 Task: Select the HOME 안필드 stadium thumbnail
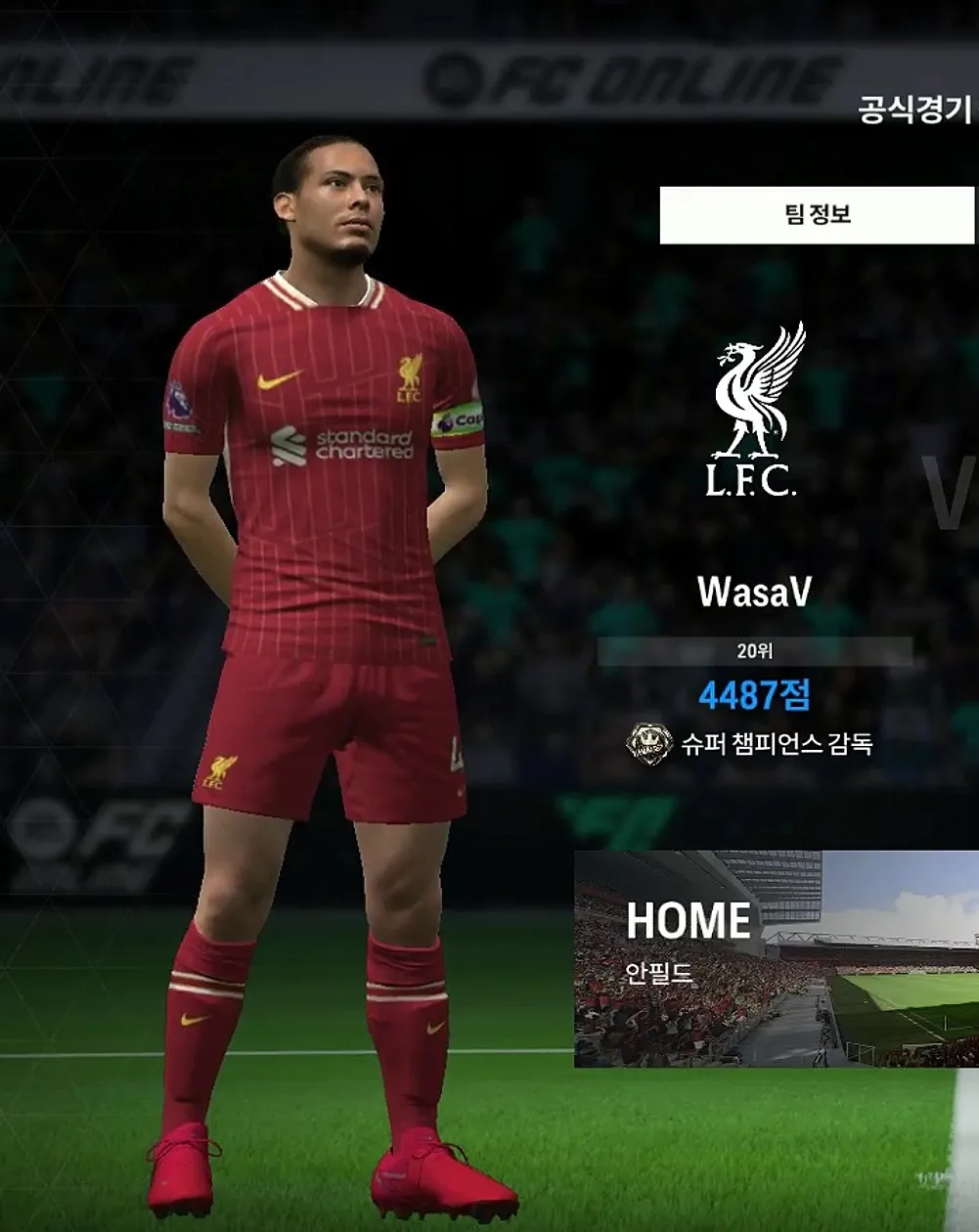coord(776,958)
